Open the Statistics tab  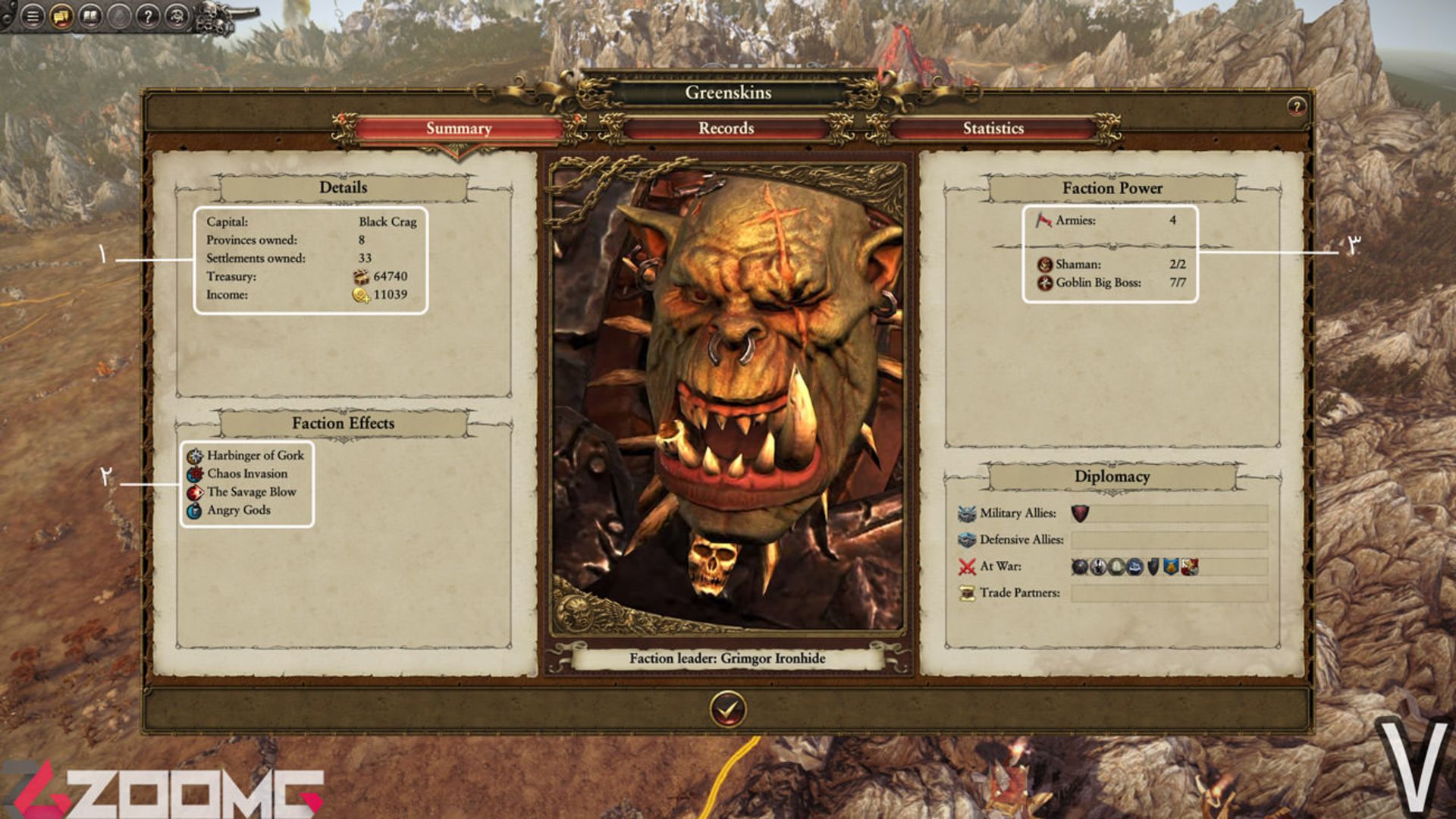point(993,128)
